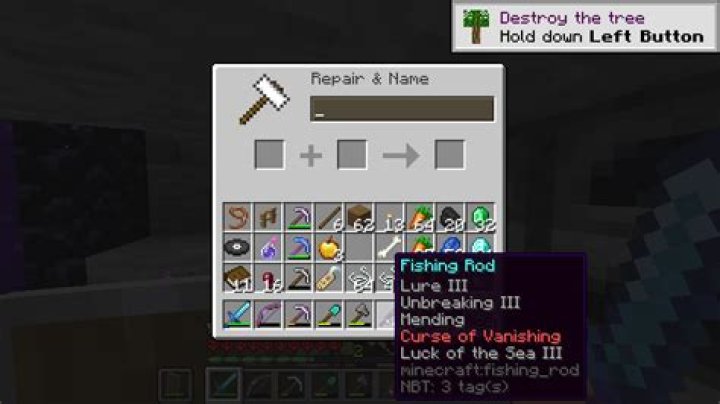The image size is (720, 404).
Task: Select the bow in the hotbar
Action: [x=268, y=315]
